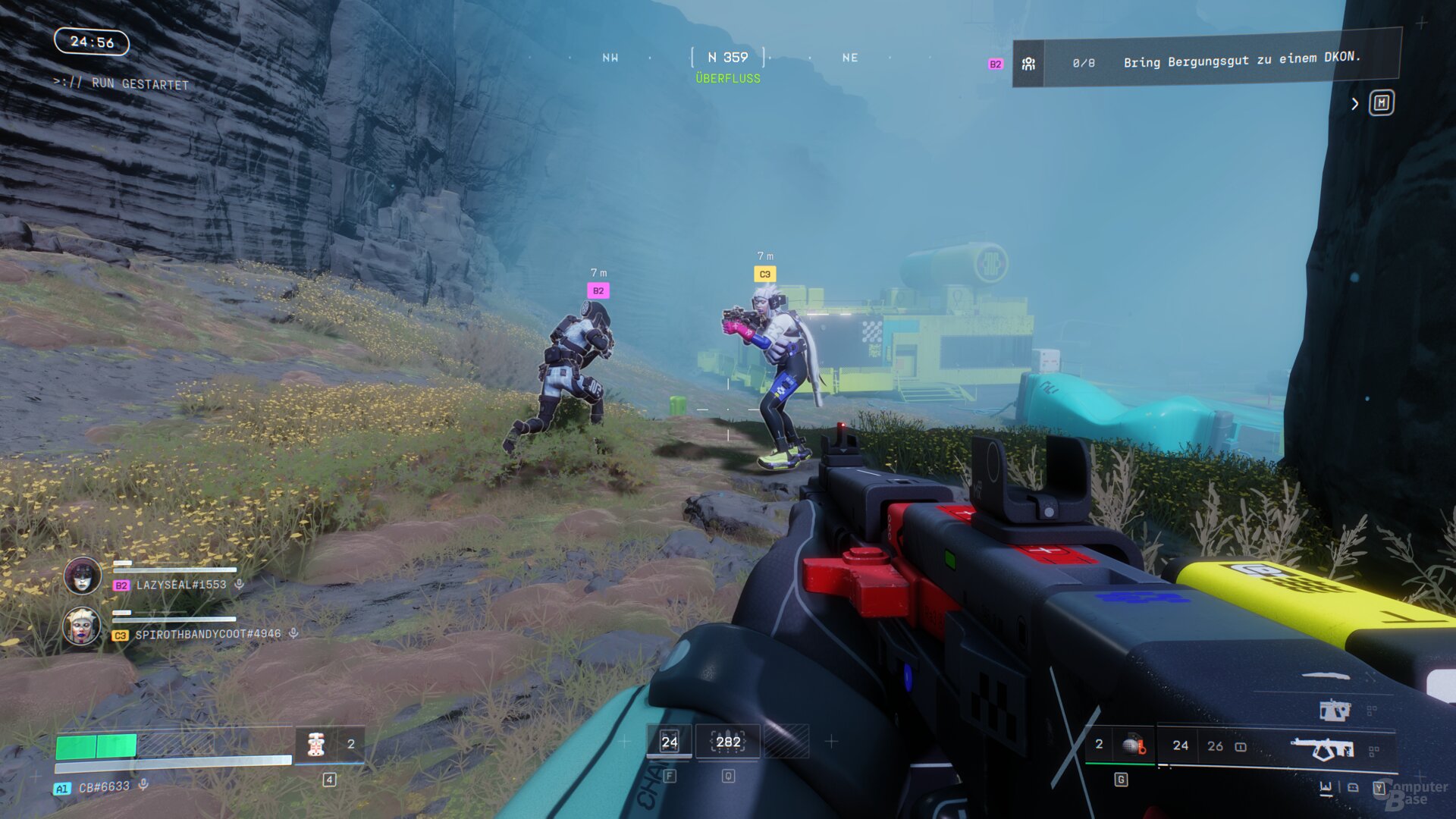Toggle SPIROTHBANDYCOOT#4946's microphone icon

point(293,633)
